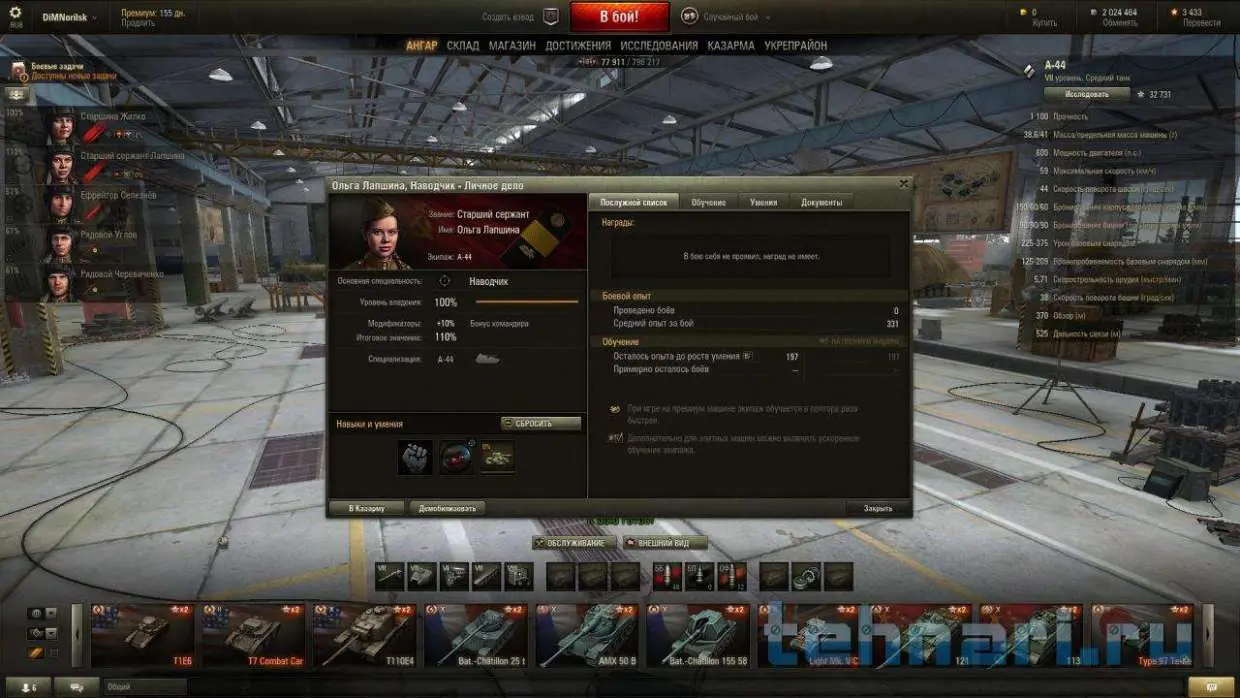Switch to the Обучение tab
Viewport: 1240px width, 698px height.
point(708,202)
